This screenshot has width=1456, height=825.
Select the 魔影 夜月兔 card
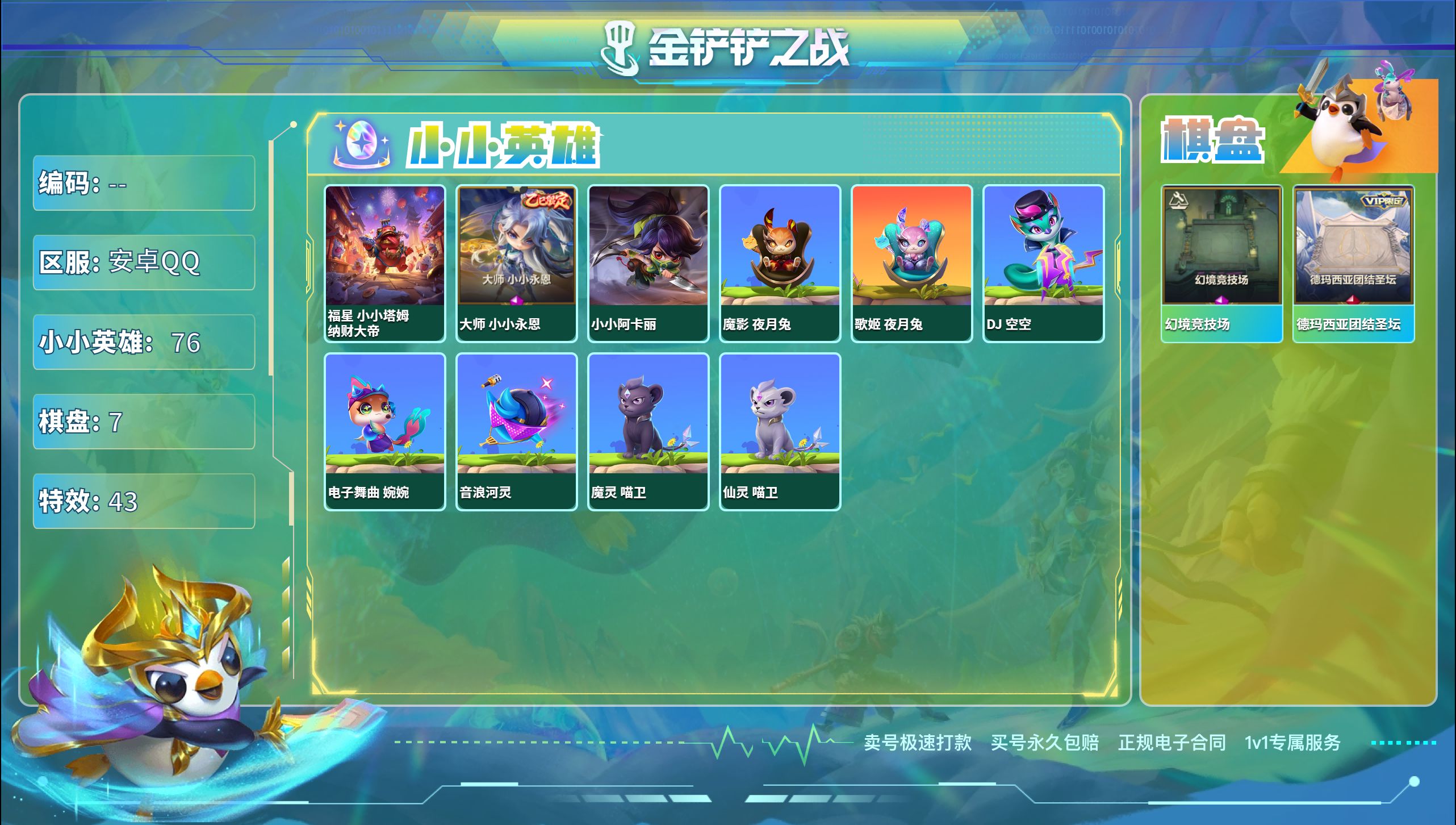(780, 263)
